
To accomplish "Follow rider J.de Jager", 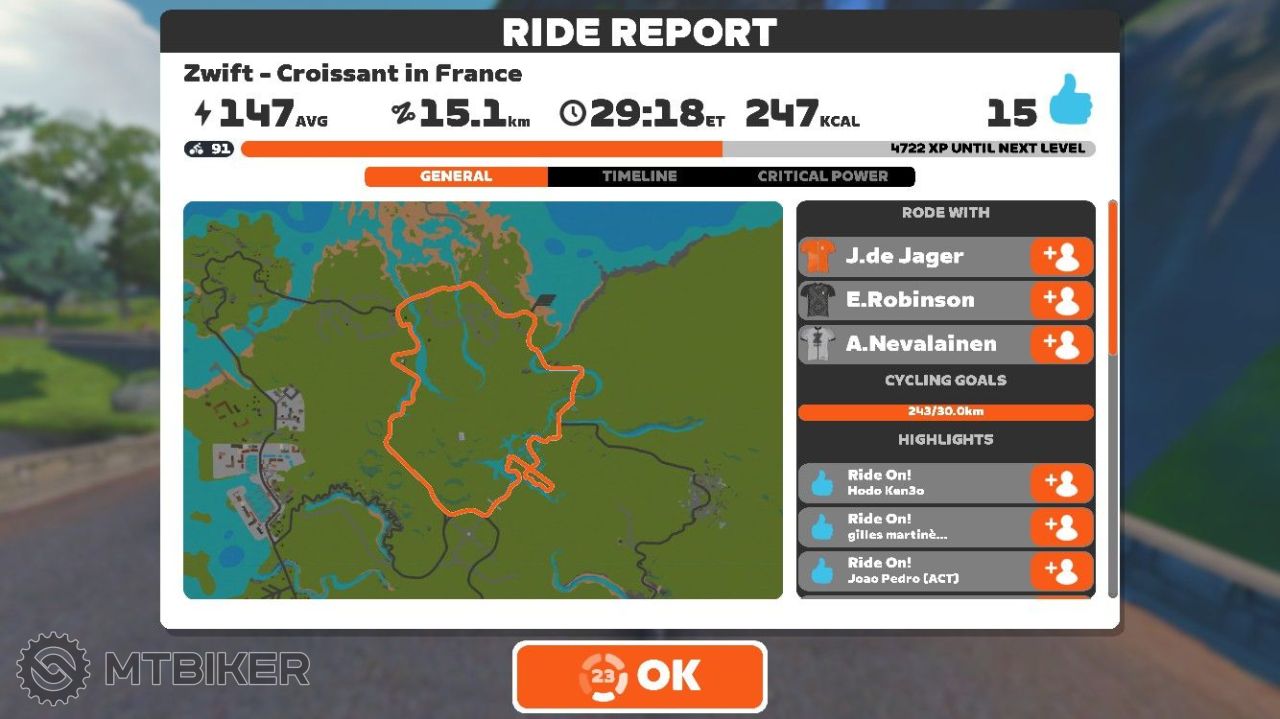I will 1061,256.
